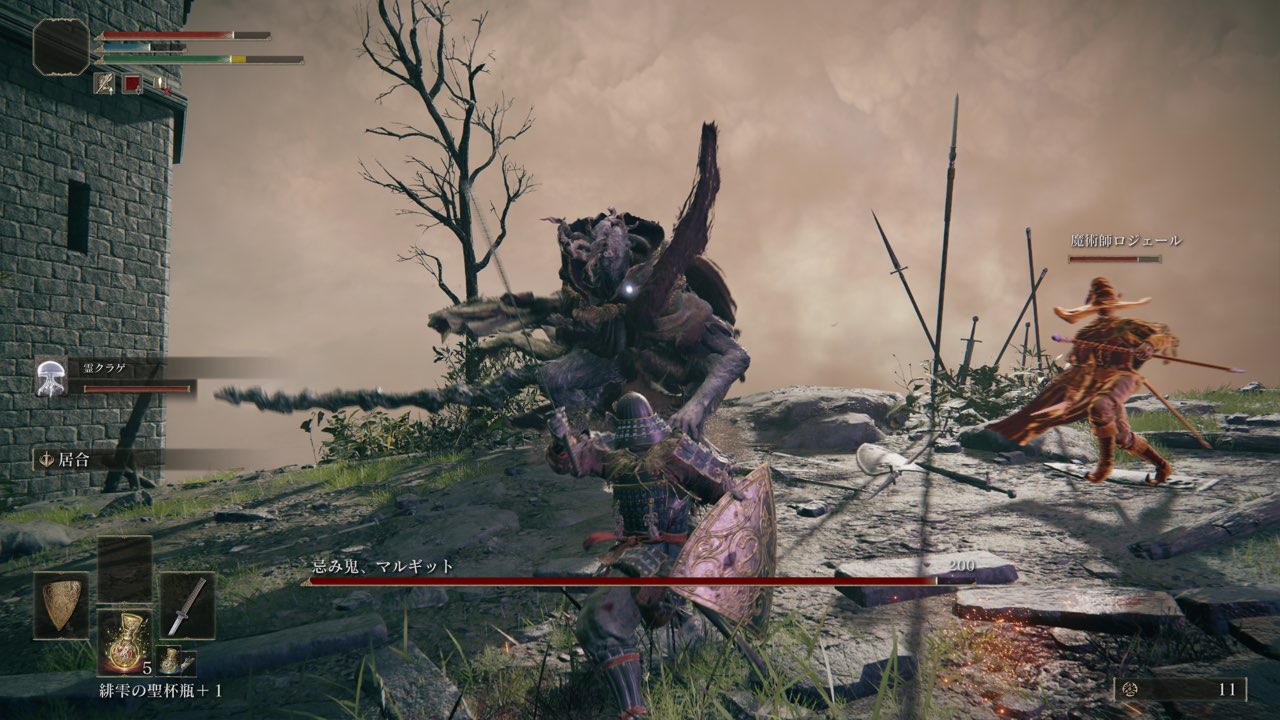Viewport: 1280px width, 720px height.
Task: Select the Flask of Crimson Tears slot
Action: coord(125,641)
